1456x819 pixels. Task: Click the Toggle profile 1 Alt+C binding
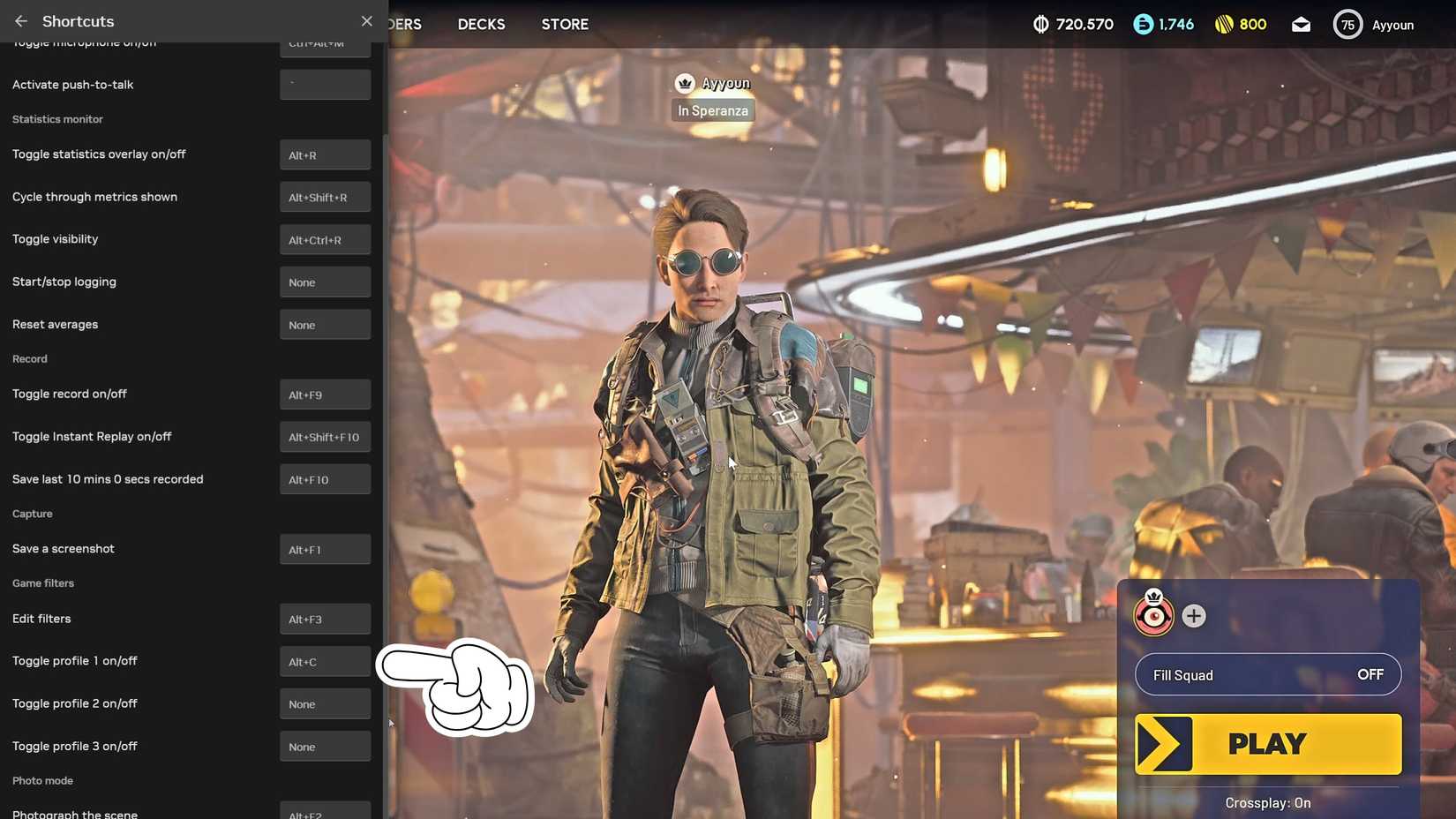325,661
